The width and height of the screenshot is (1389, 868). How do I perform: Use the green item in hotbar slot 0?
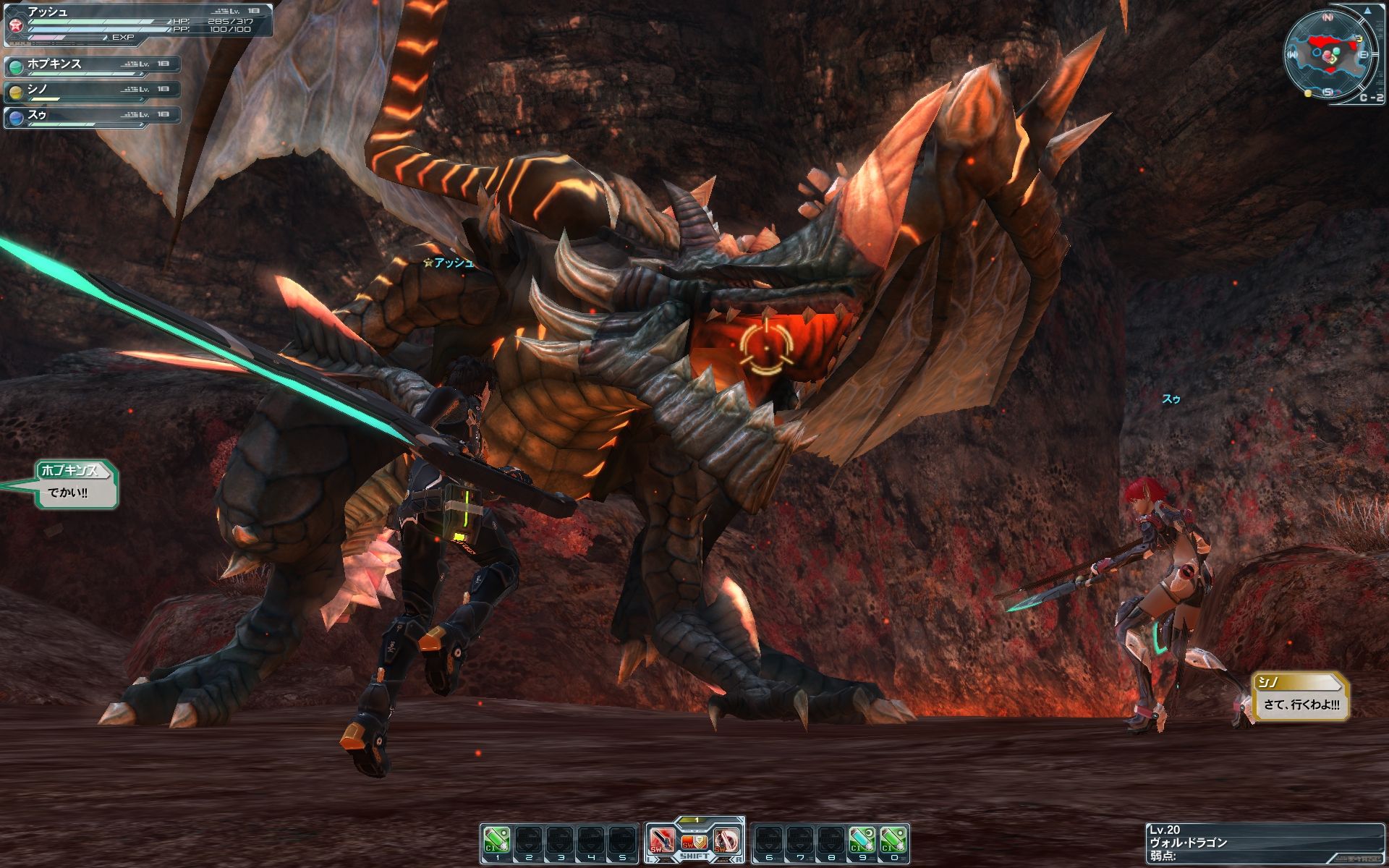[894, 841]
